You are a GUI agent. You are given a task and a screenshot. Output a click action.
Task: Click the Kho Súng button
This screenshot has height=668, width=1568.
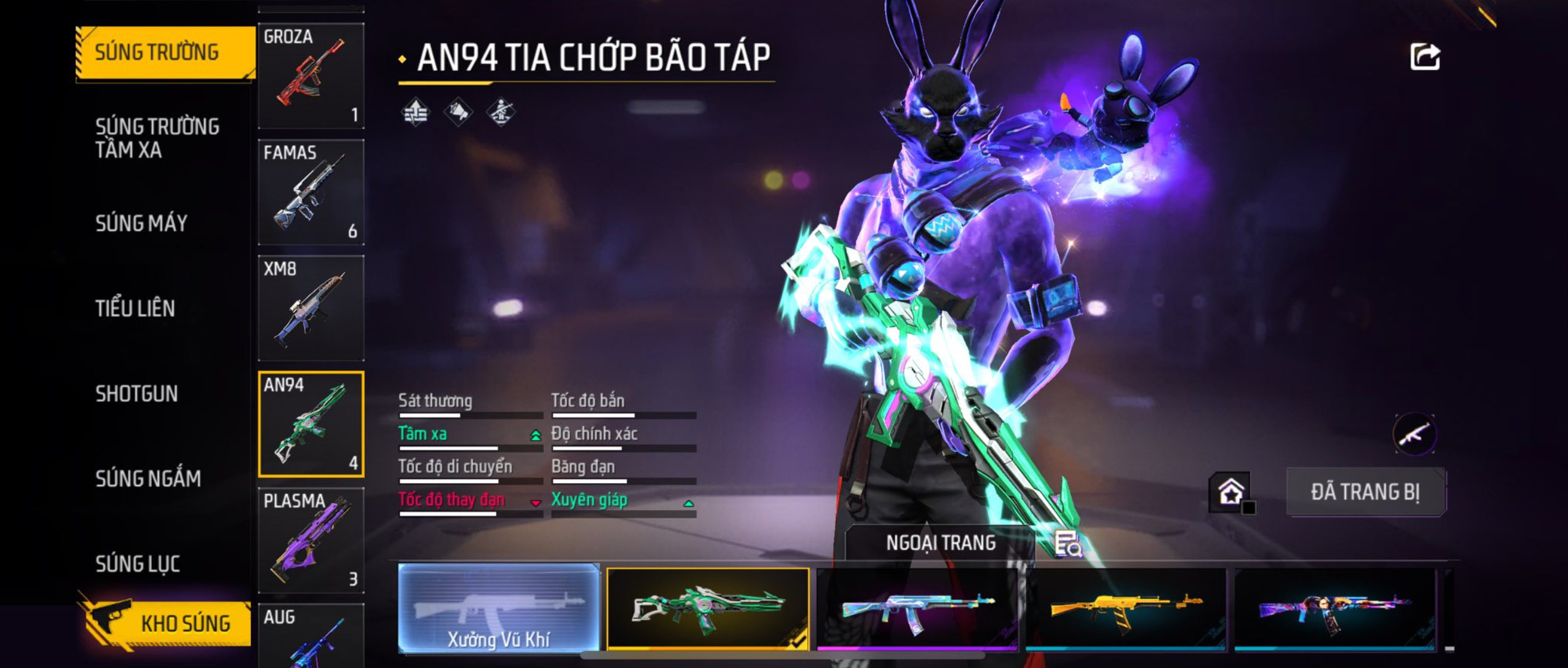tap(166, 623)
